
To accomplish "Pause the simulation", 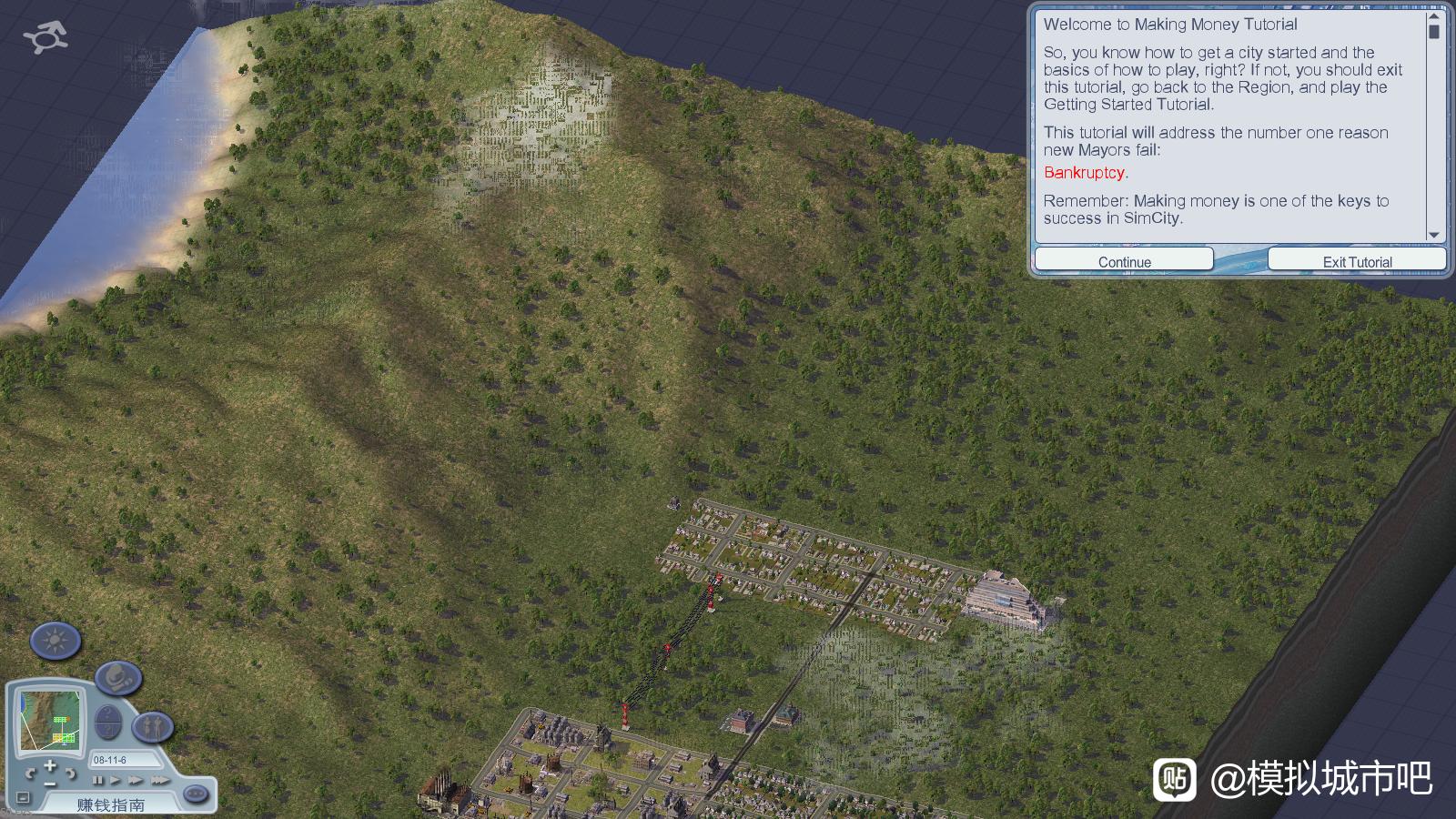I will coord(97,780).
